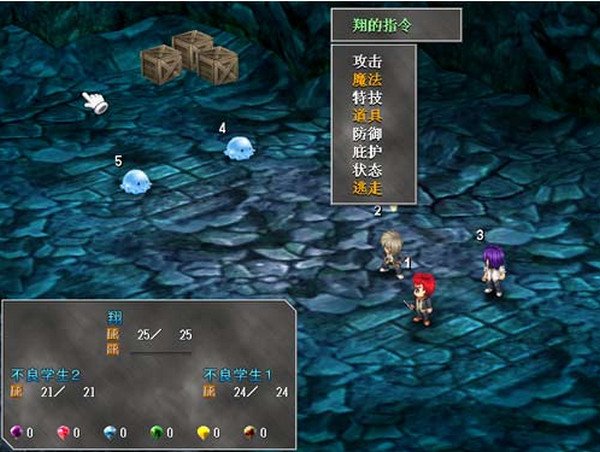The image size is (600, 452).
Task: Open the 道具 items command
Action: pos(368,115)
